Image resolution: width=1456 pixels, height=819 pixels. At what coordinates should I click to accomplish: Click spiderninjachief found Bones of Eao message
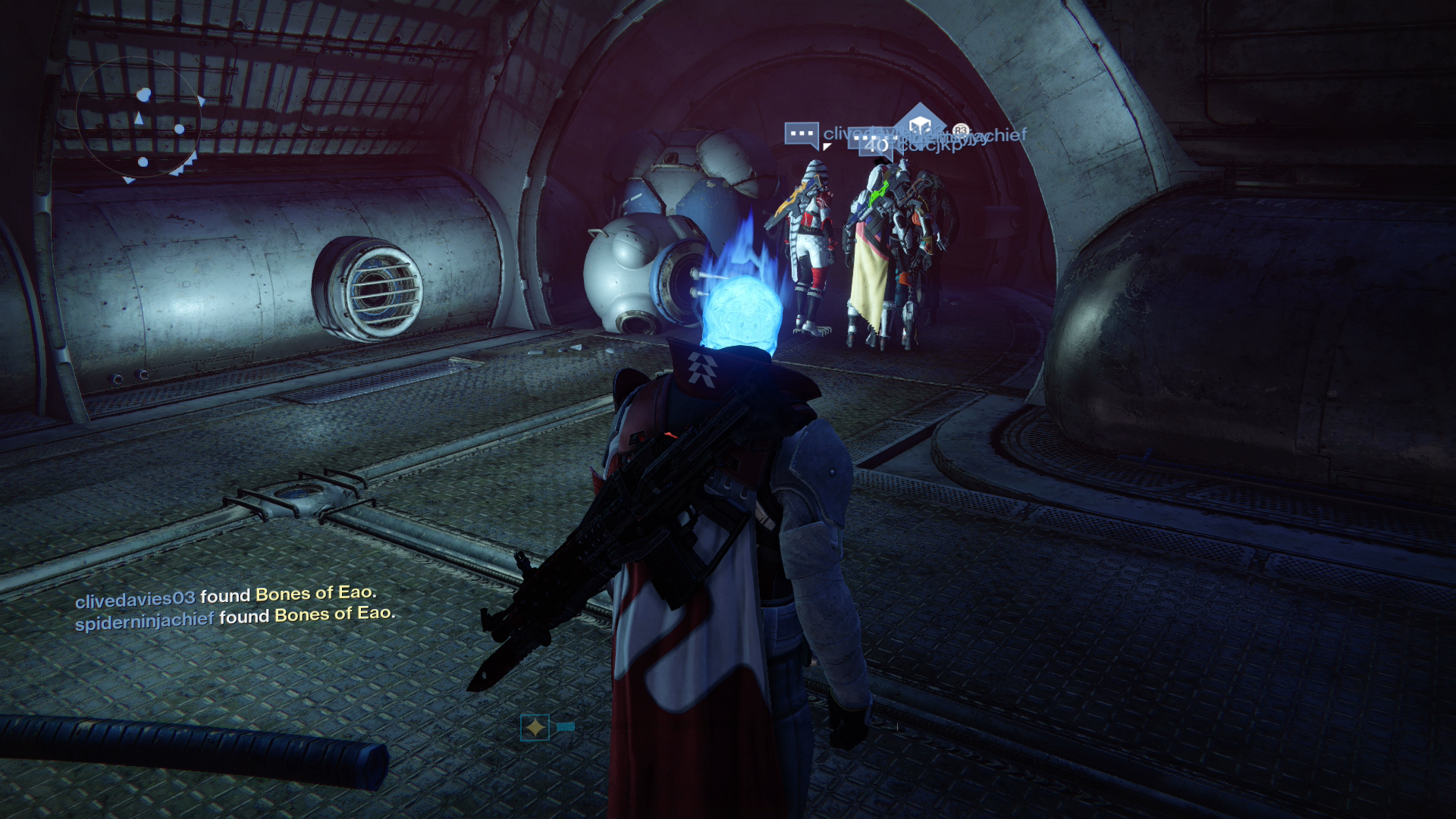point(235,617)
